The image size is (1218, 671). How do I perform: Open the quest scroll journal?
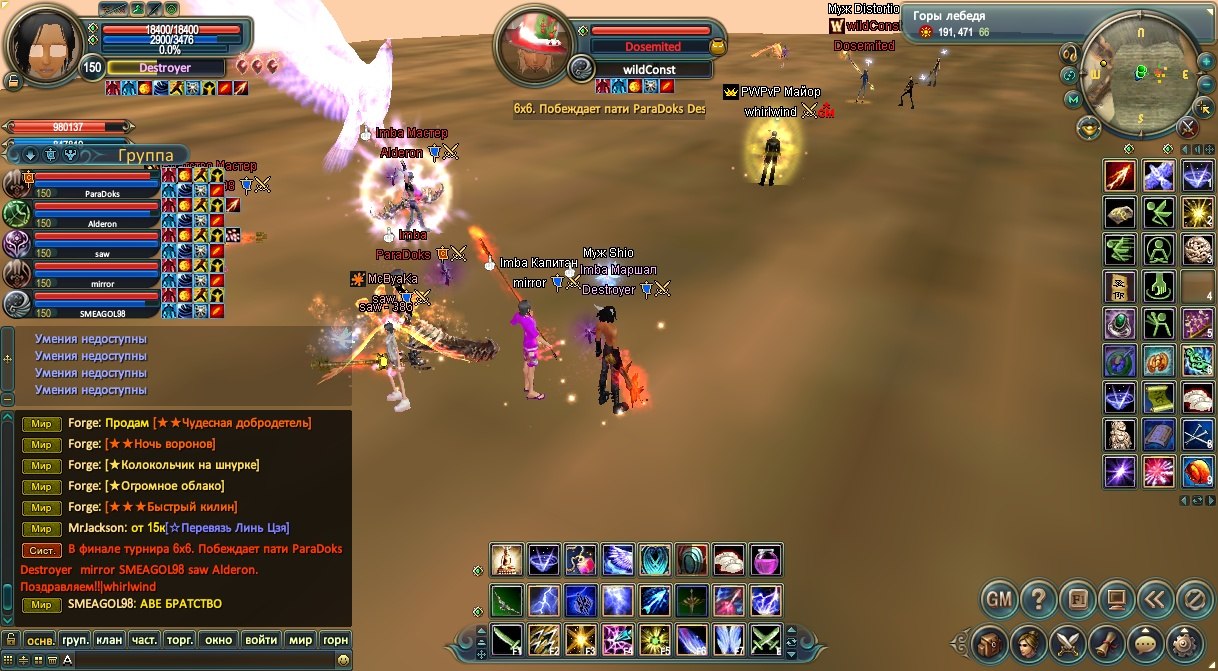click(x=1103, y=642)
